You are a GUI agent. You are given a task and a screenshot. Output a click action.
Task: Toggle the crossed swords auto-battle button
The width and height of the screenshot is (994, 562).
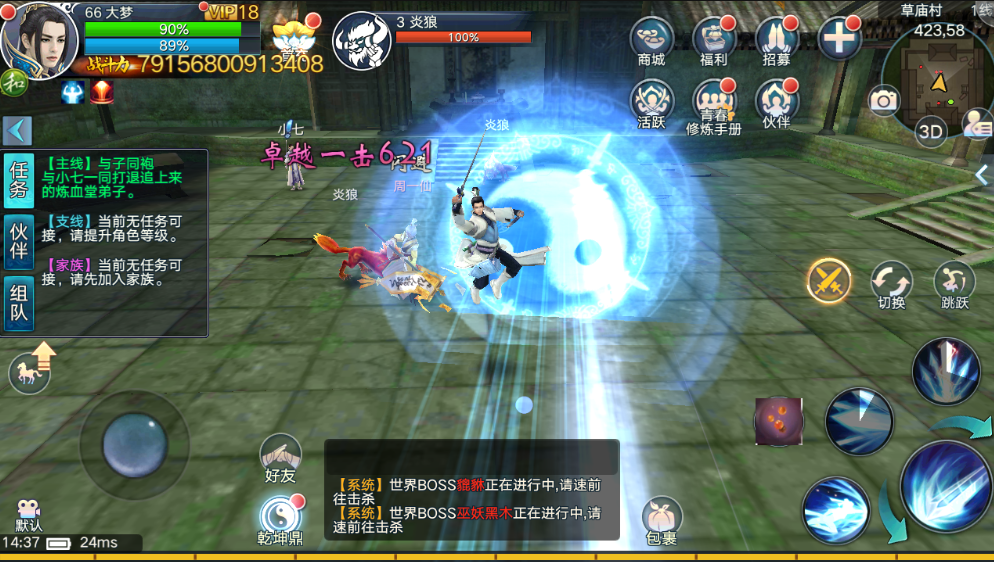[829, 281]
